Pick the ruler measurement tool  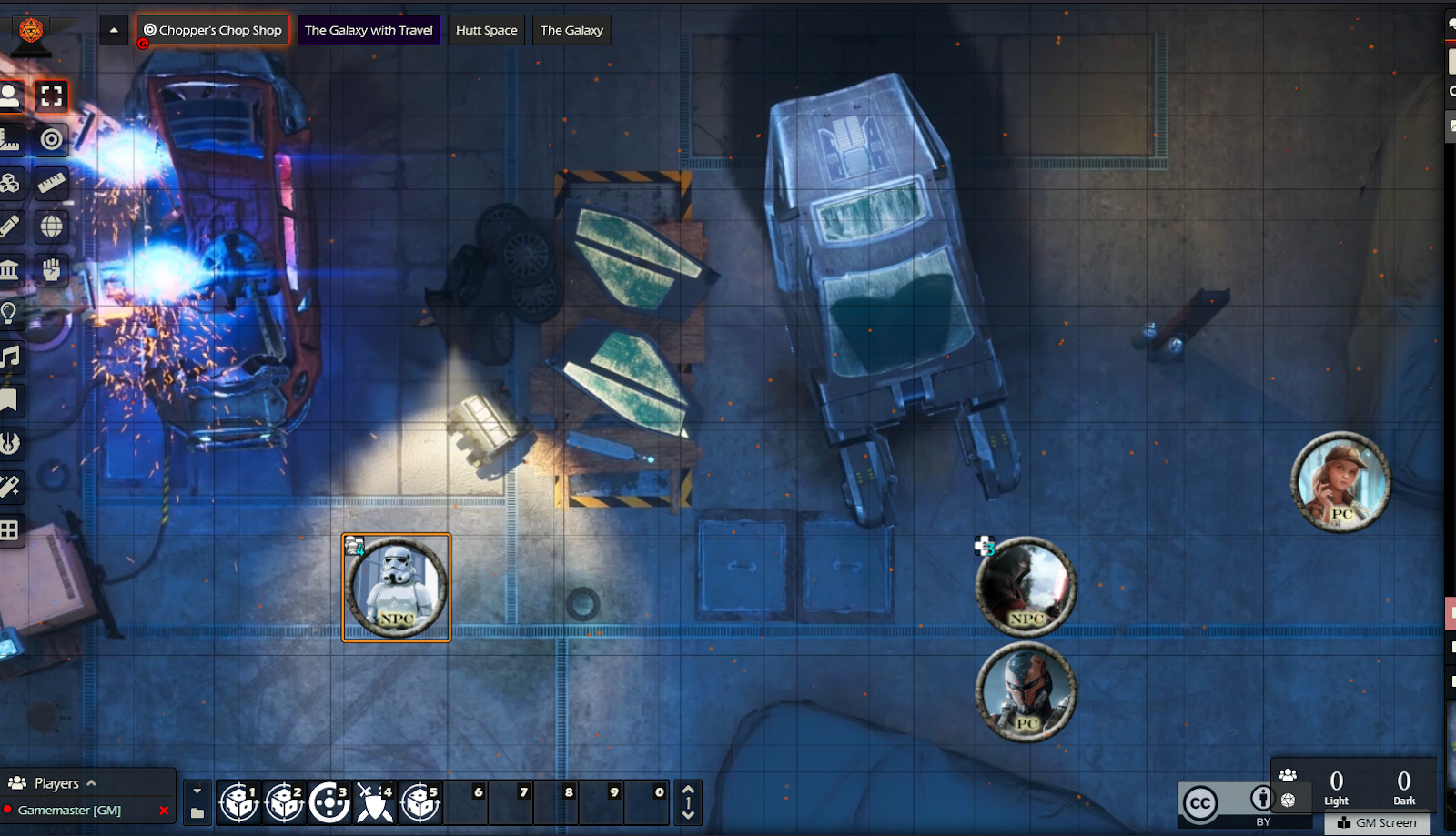[x=52, y=183]
